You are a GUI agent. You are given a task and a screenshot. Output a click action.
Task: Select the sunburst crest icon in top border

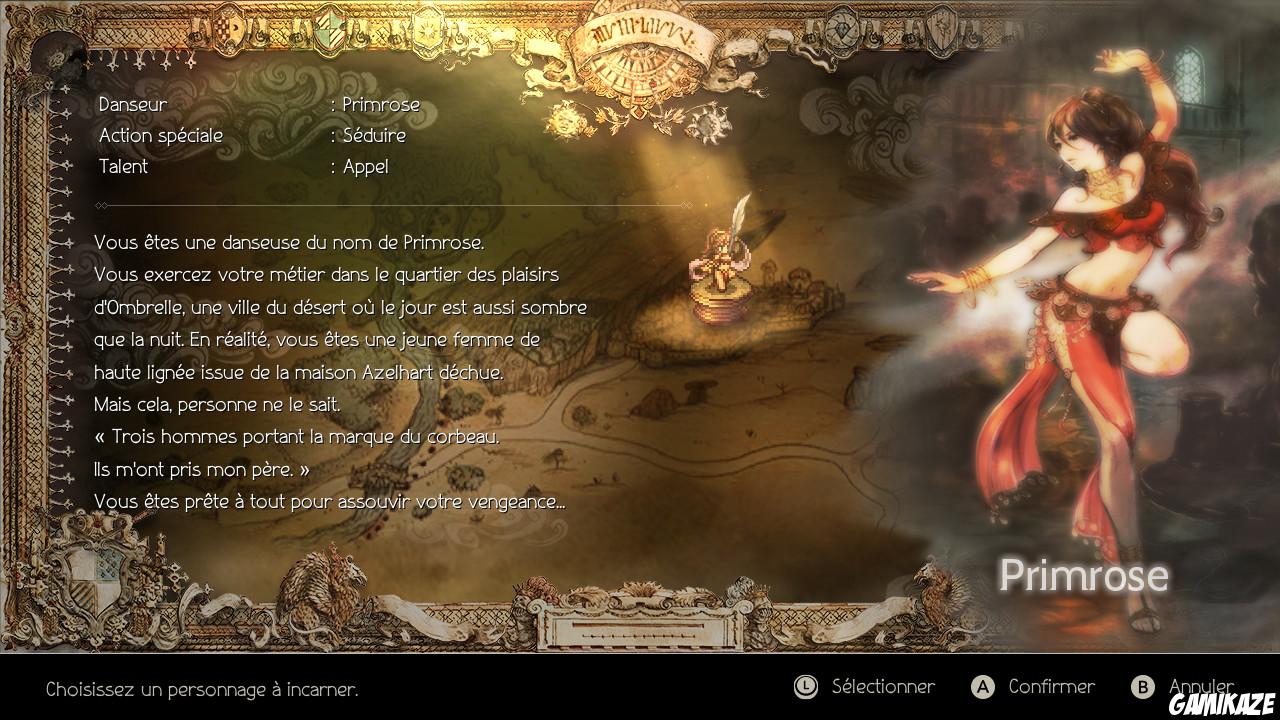[427, 30]
